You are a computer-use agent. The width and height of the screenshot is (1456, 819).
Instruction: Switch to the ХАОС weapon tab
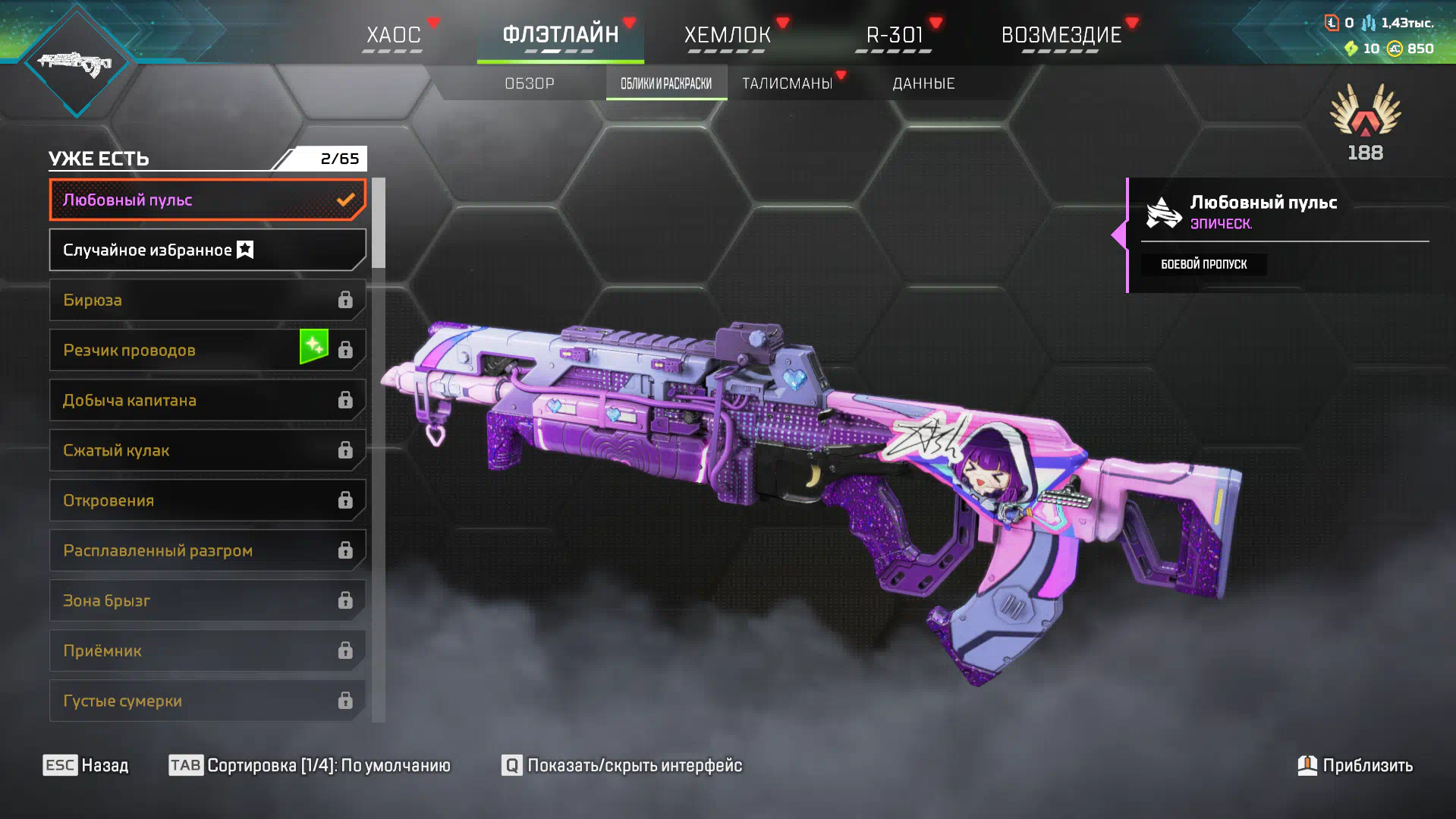(394, 35)
